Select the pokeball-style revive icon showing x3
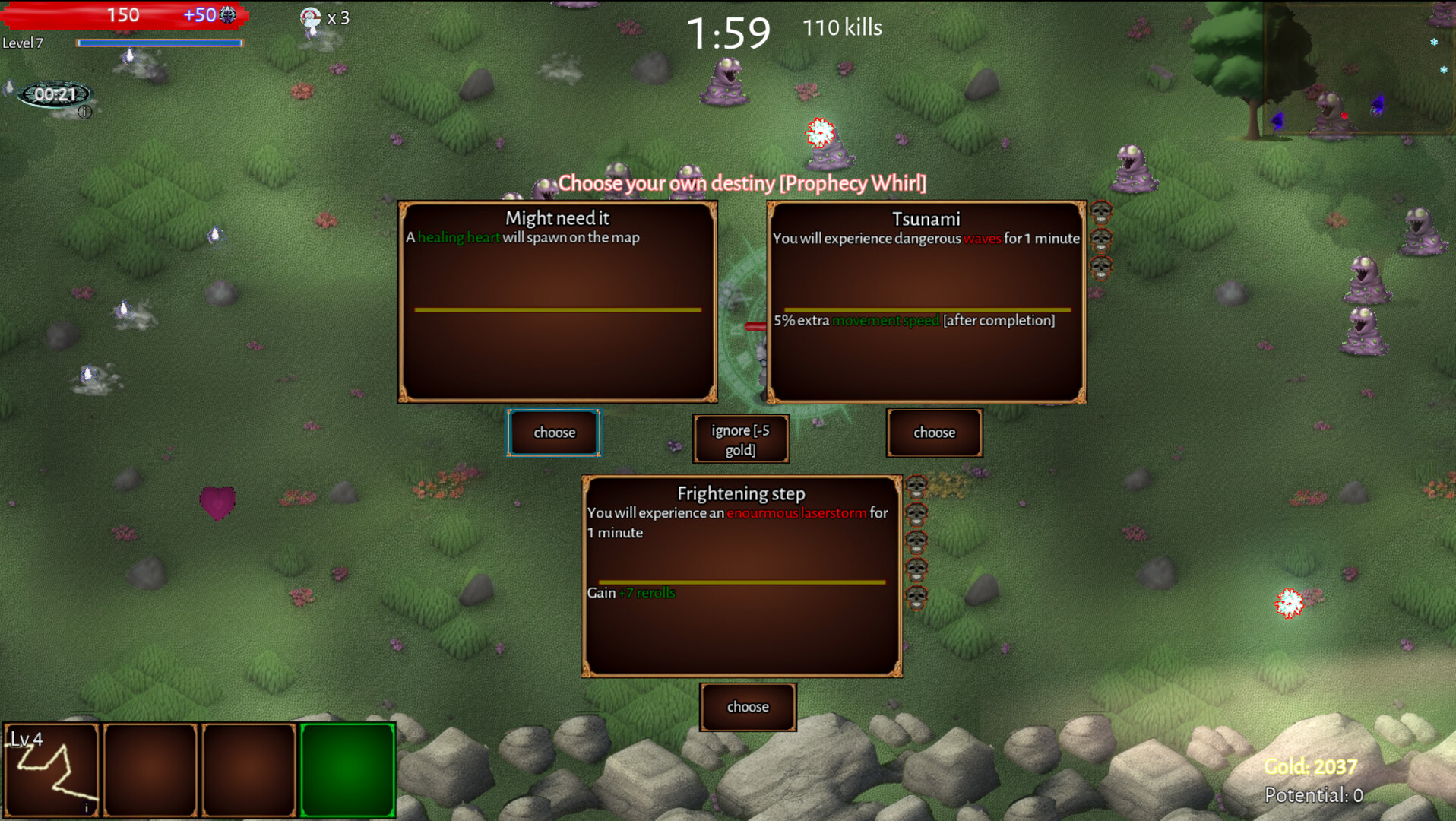 click(312, 17)
